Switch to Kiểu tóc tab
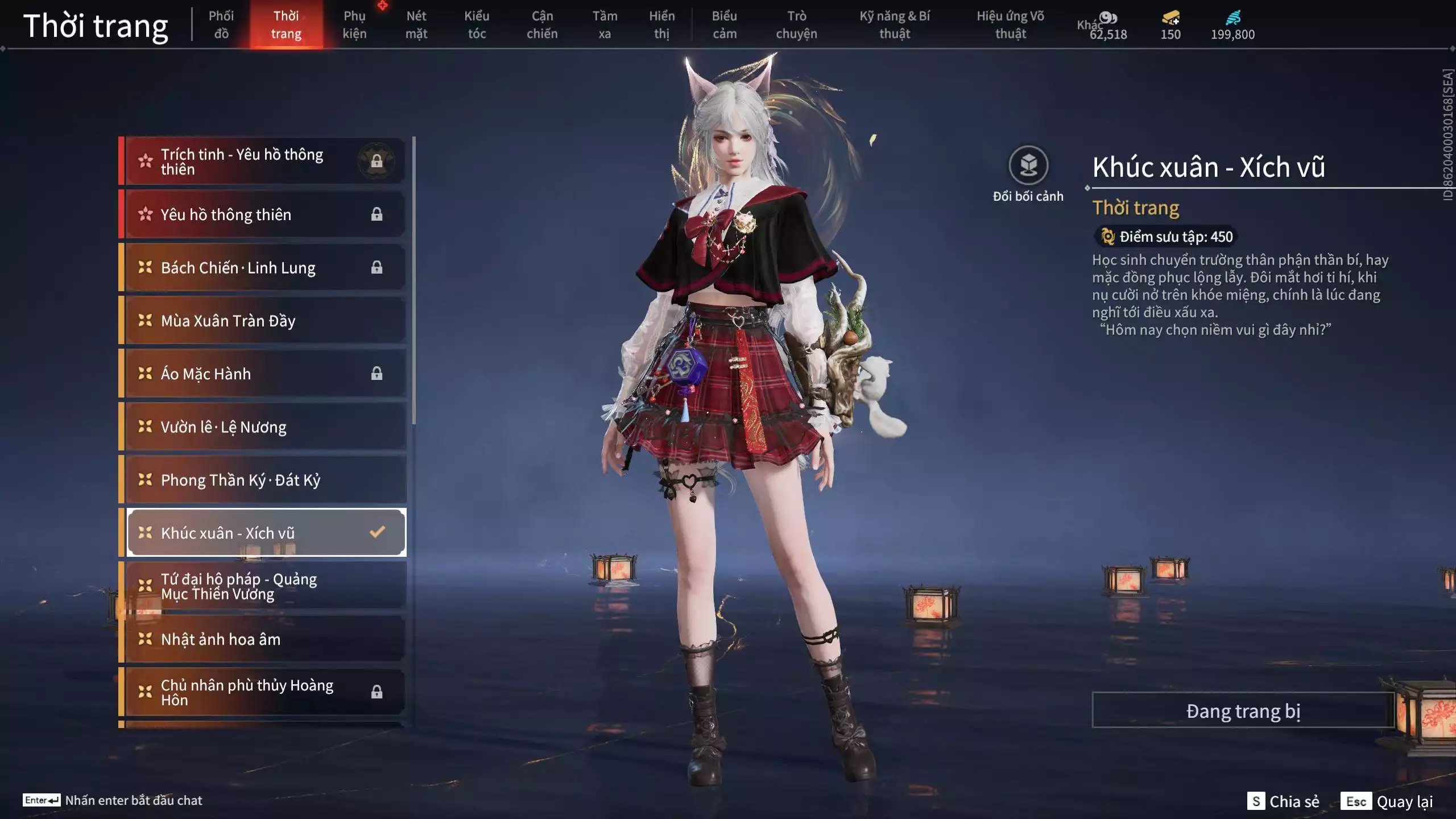This screenshot has height=819, width=1456. click(477, 24)
